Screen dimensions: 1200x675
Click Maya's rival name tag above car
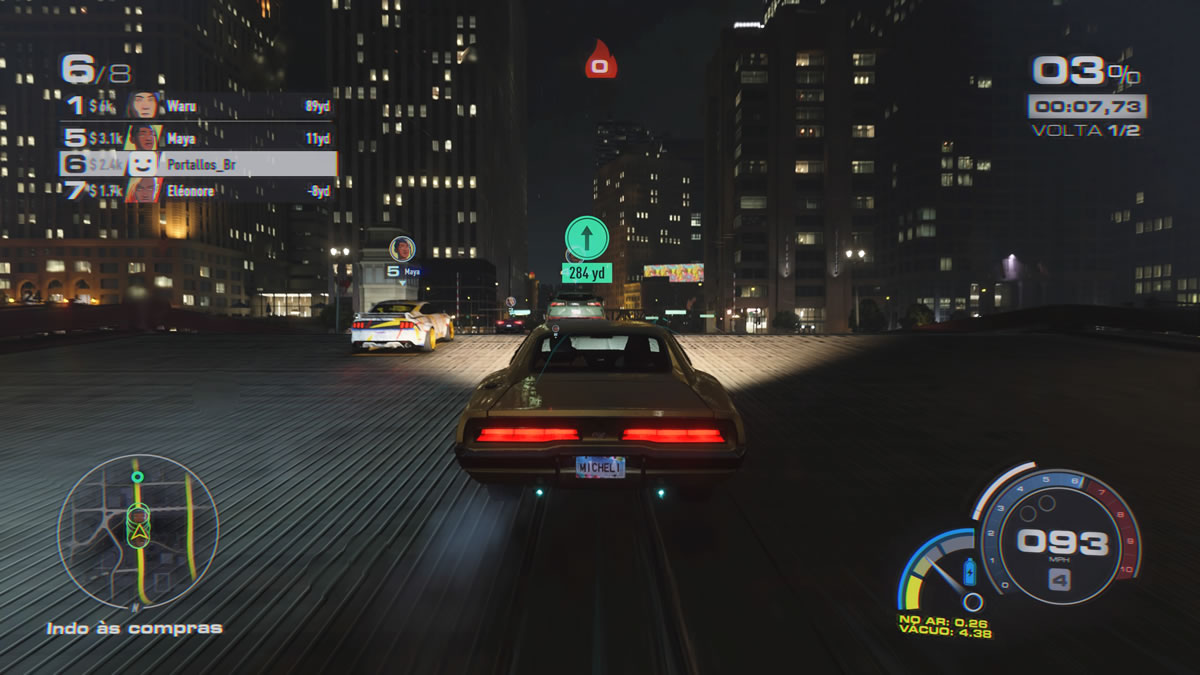coord(402,270)
